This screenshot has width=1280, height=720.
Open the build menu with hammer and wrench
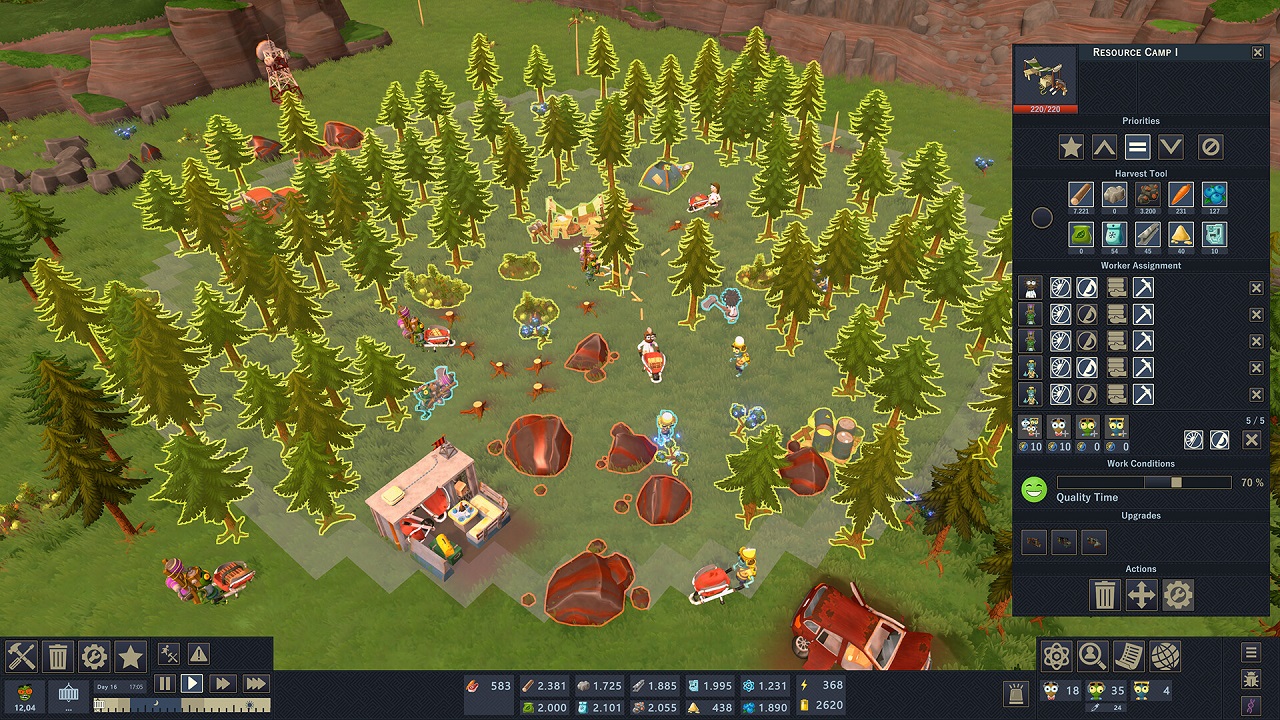pyautogui.click(x=22, y=657)
